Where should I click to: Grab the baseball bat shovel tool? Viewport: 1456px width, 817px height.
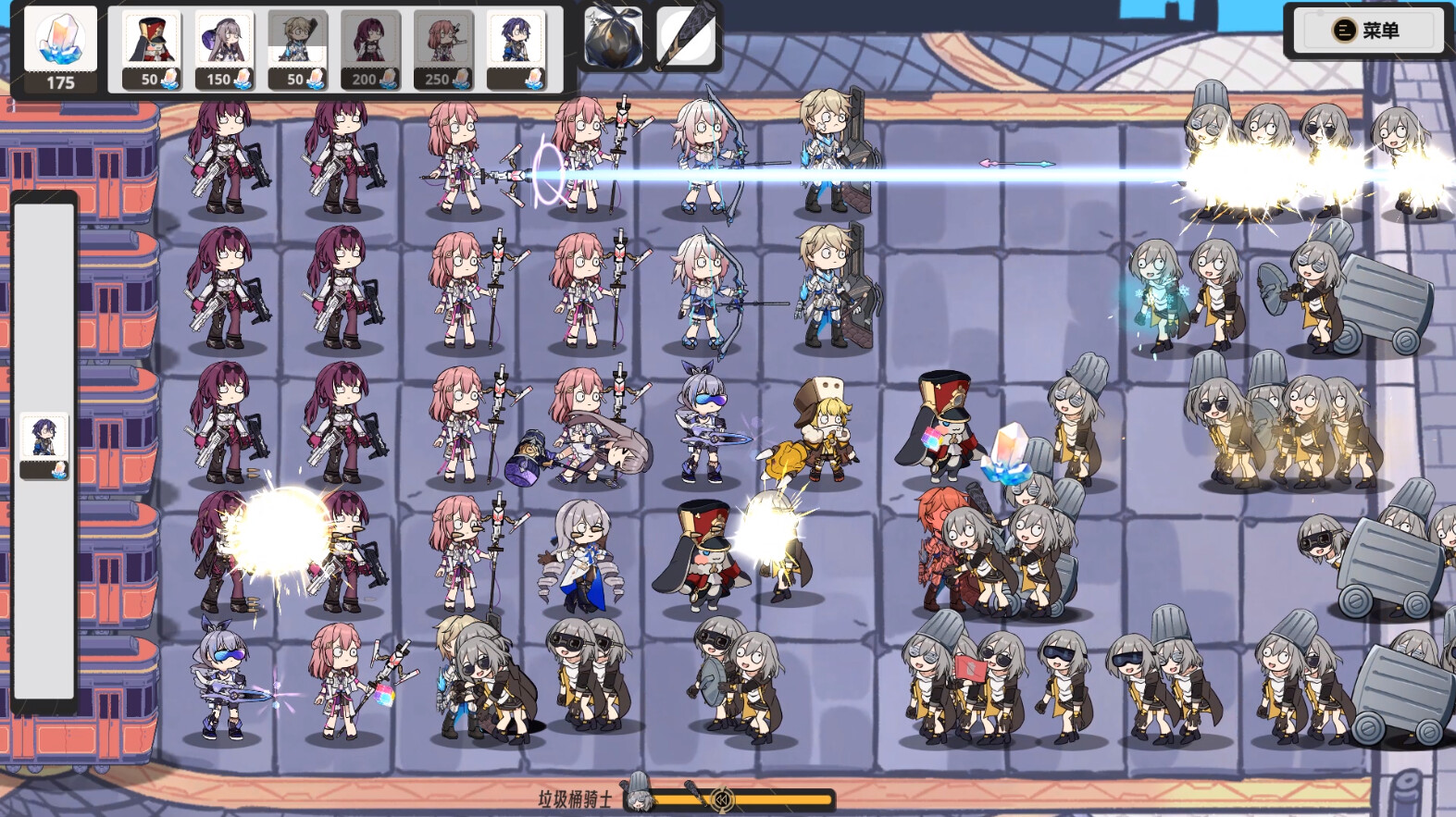tap(689, 35)
